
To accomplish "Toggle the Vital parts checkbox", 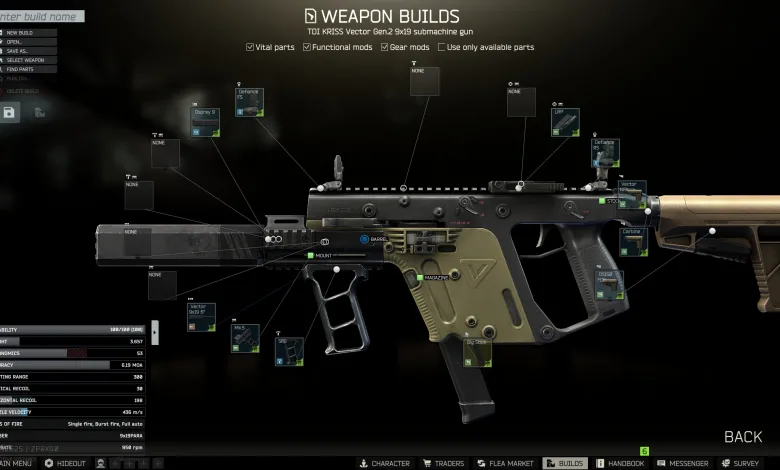I will click(x=250, y=47).
